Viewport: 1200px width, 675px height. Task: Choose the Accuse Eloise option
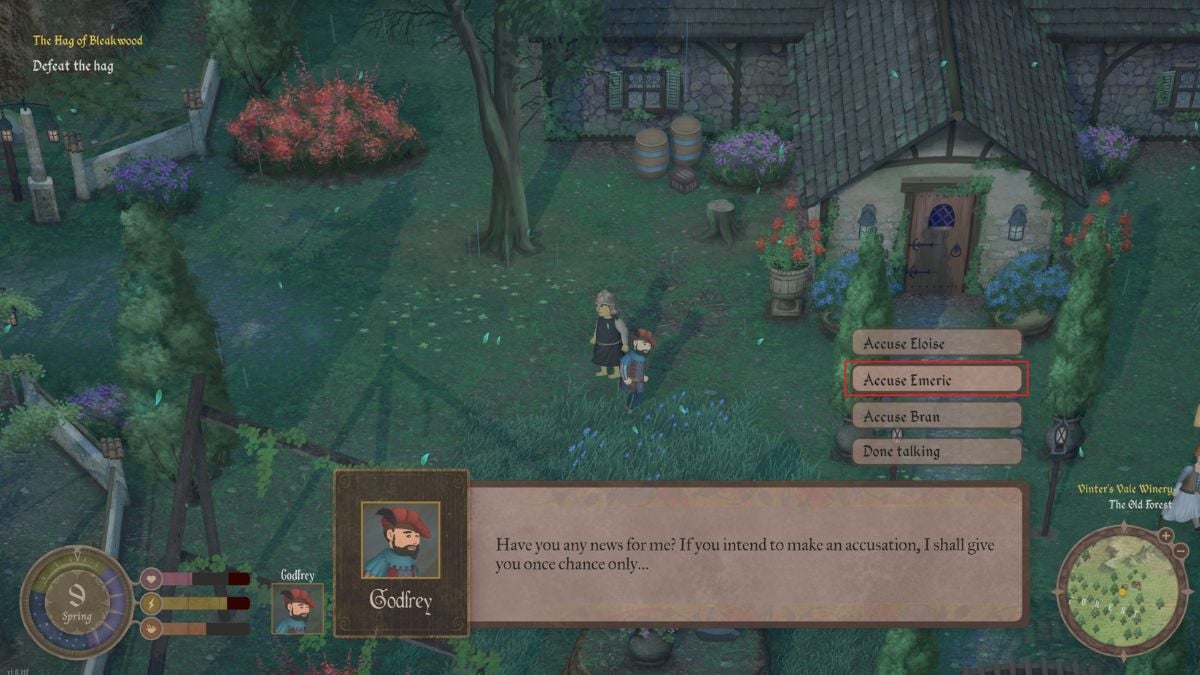936,343
